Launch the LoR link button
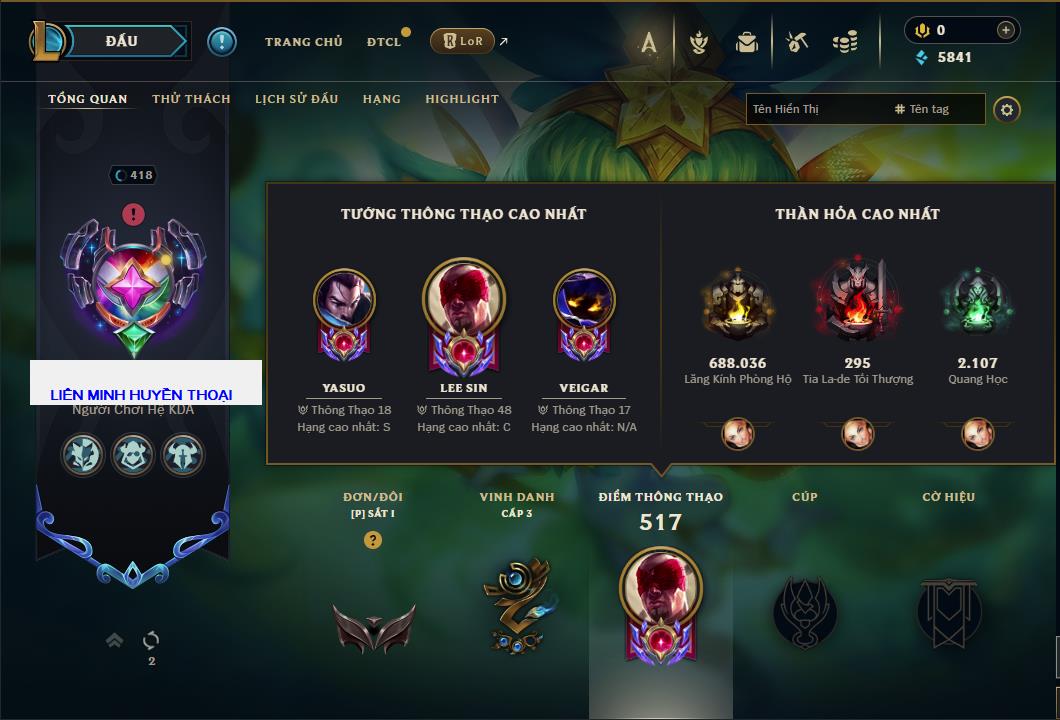This screenshot has width=1060, height=720. pyautogui.click(x=462, y=41)
